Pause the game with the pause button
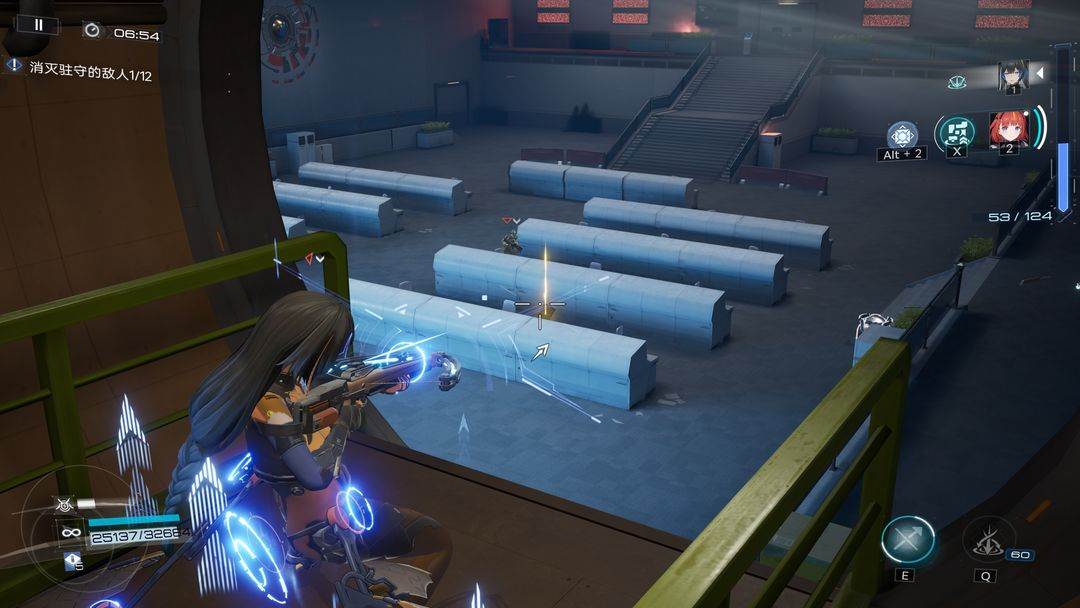This screenshot has height=608, width=1080. pyautogui.click(x=39, y=25)
